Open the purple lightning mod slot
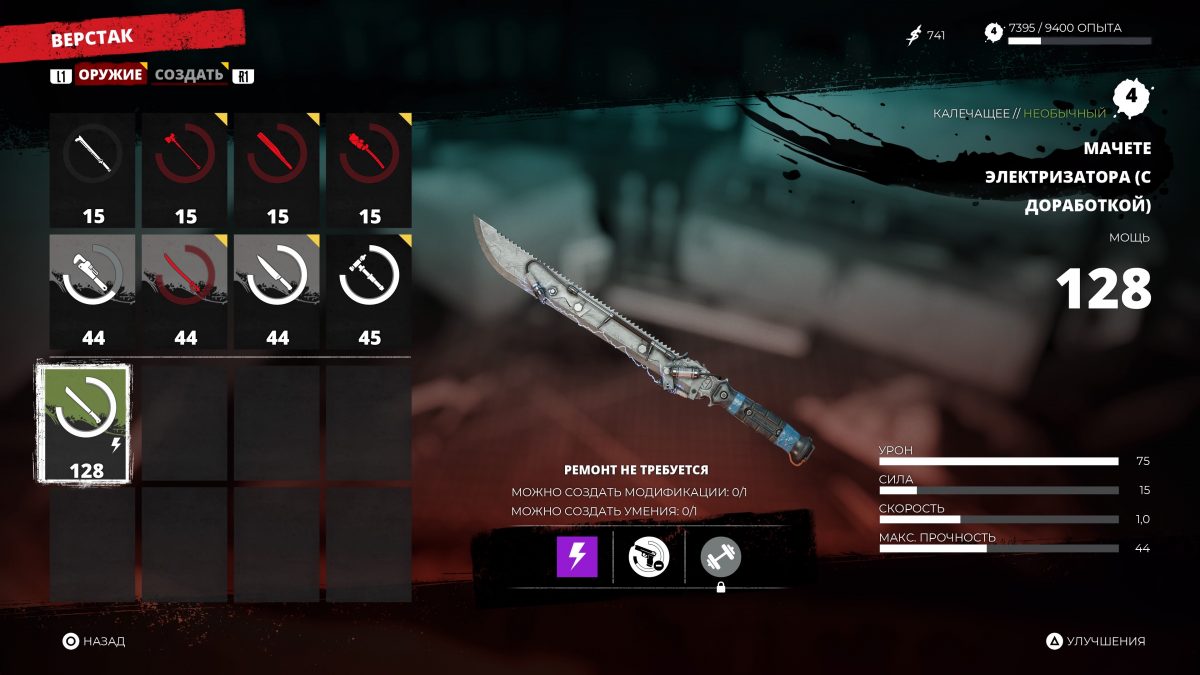1200x675 pixels. [x=577, y=557]
